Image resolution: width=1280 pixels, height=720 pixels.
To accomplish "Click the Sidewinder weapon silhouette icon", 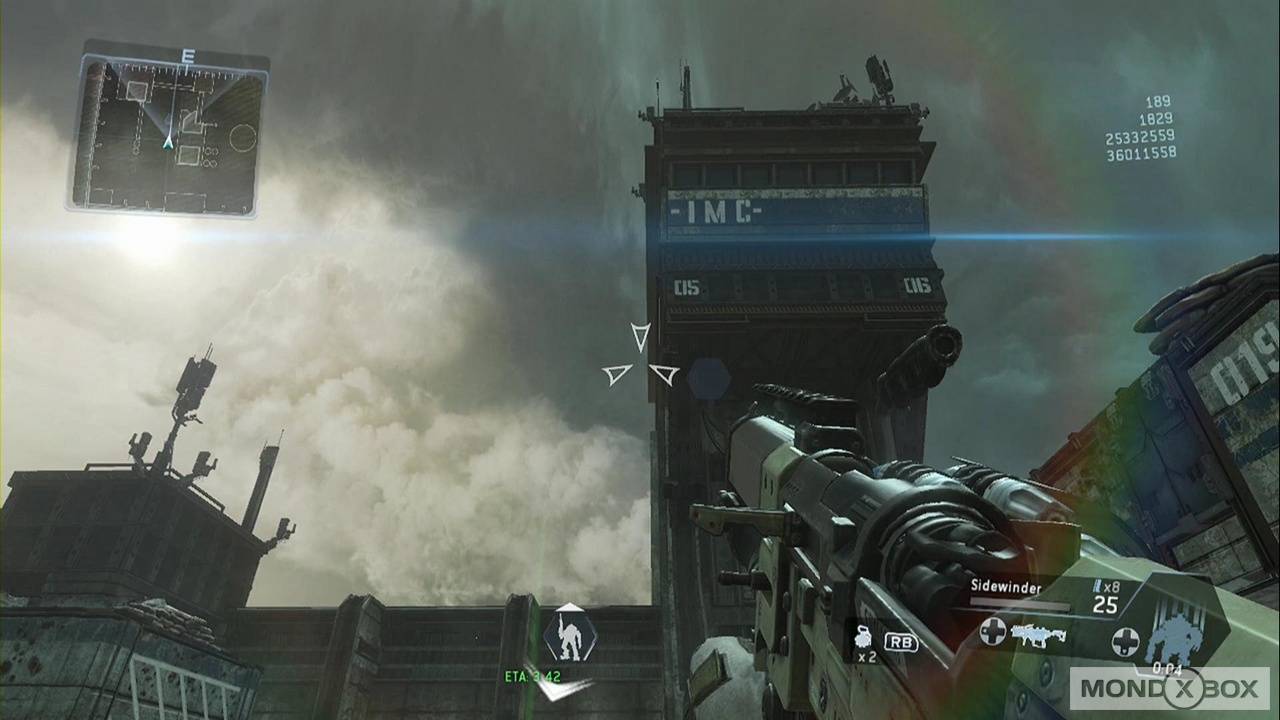I will point(1037,635).
